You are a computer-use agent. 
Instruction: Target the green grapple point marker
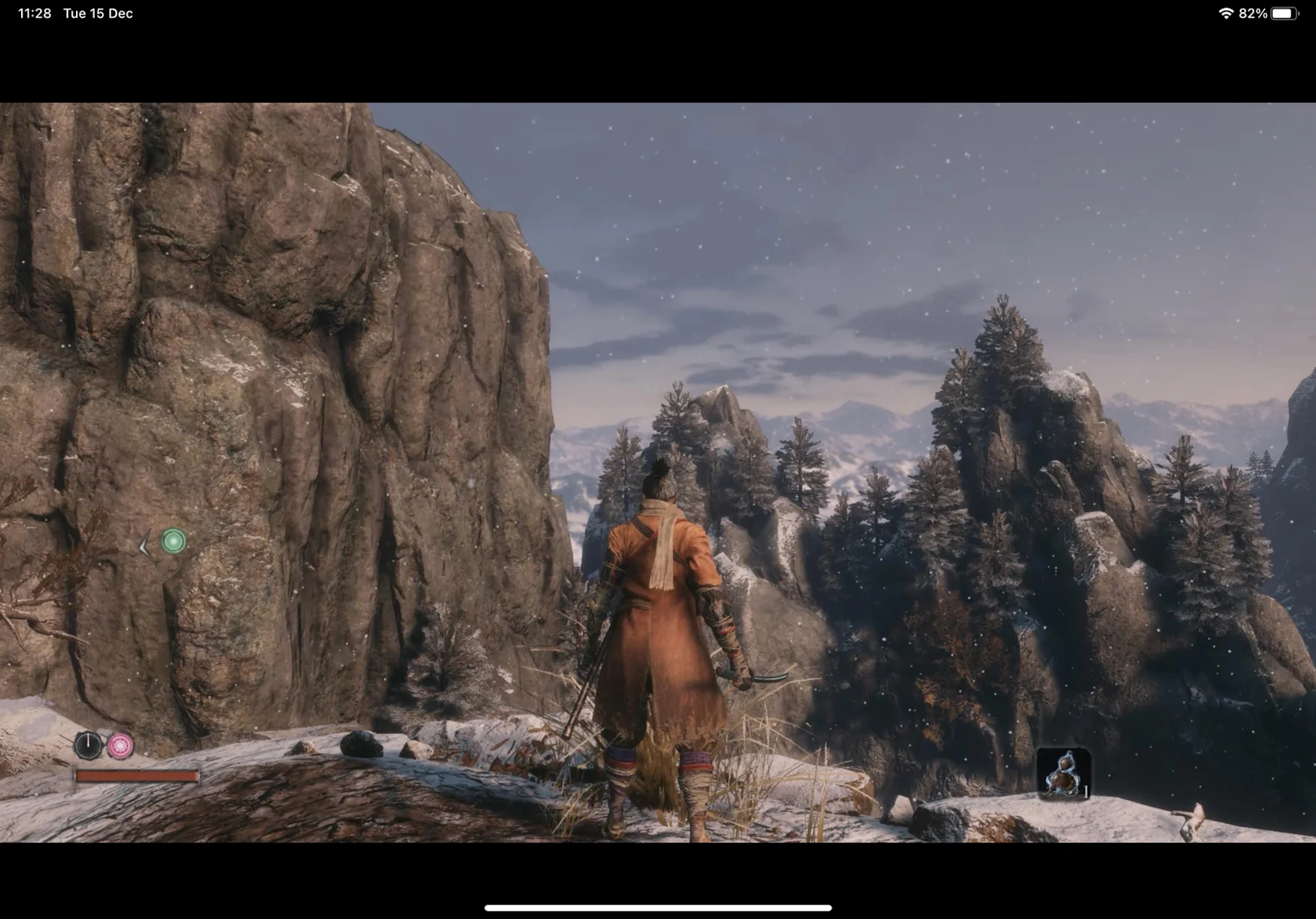(174, 541)
